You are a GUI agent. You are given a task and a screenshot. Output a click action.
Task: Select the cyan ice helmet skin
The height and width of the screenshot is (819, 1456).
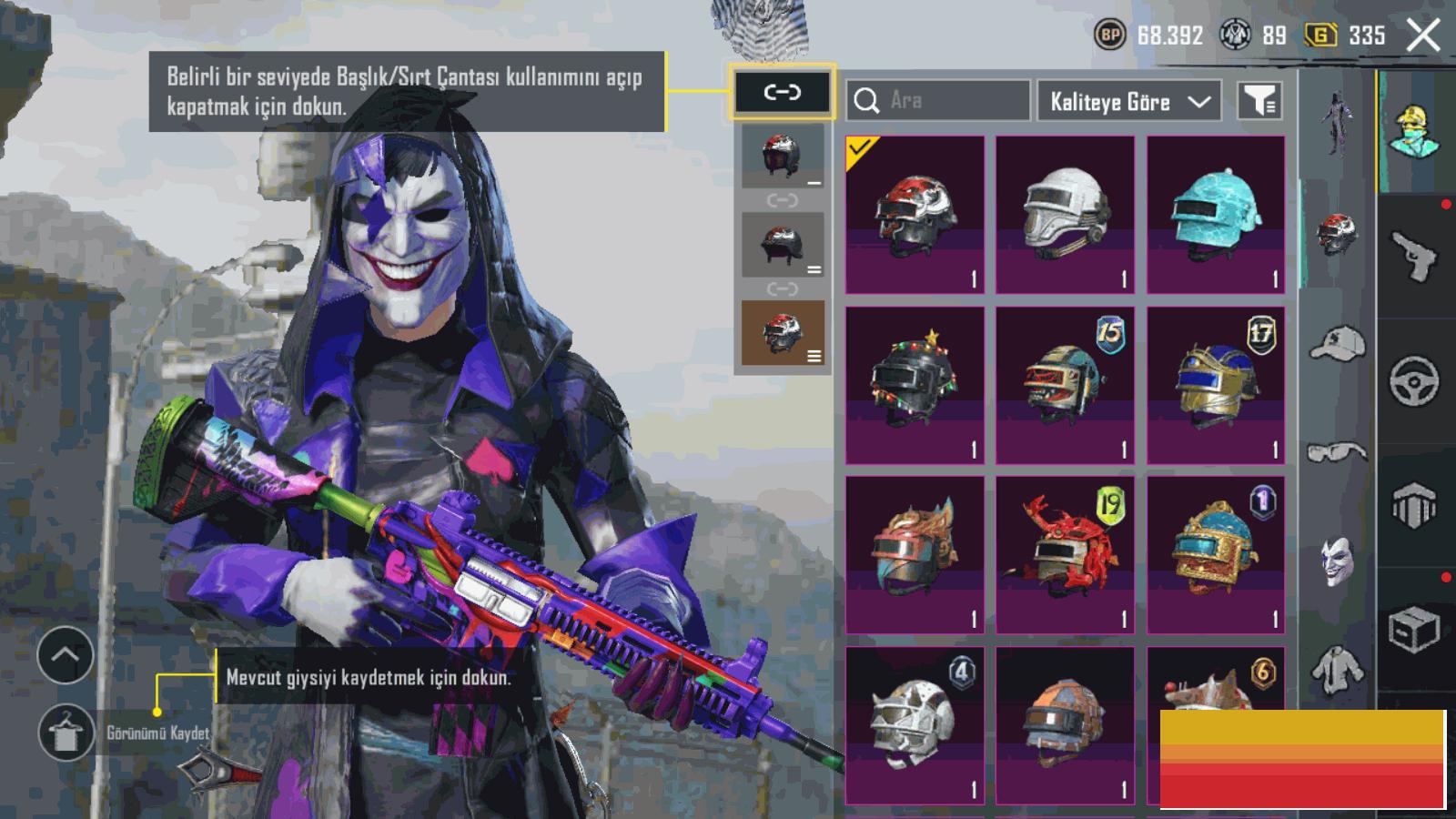(x=1216, y=215)
